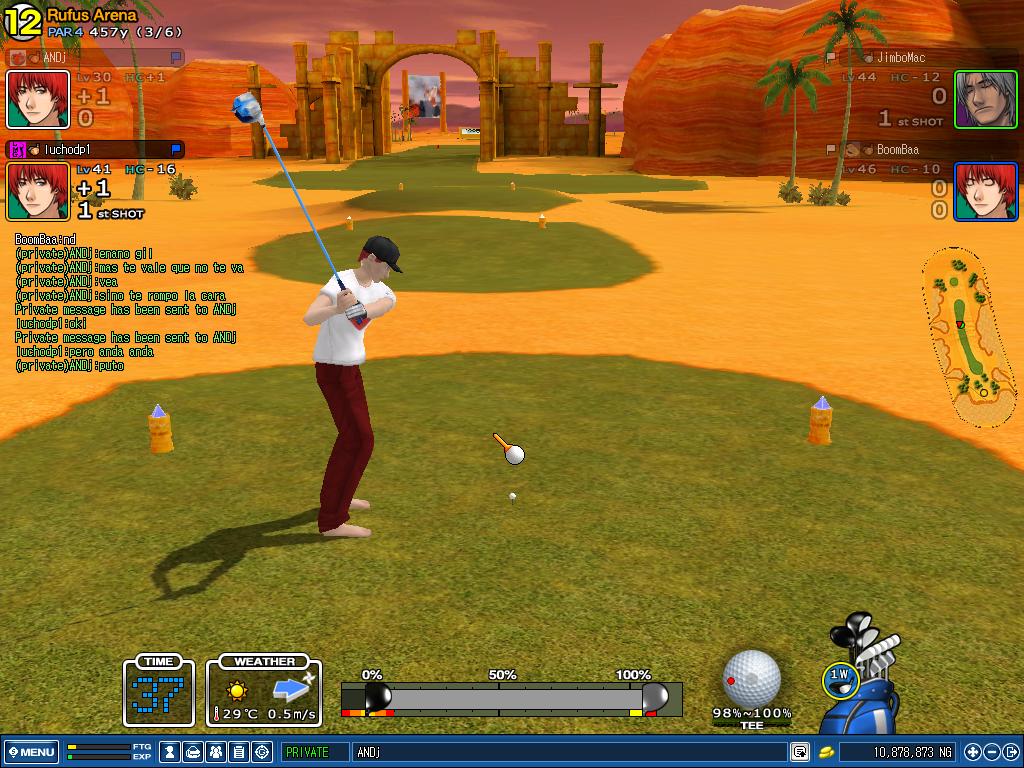This screenshot has width=1024, height=768.
Task: Click the swing power gauge bar
Action: 511,697
